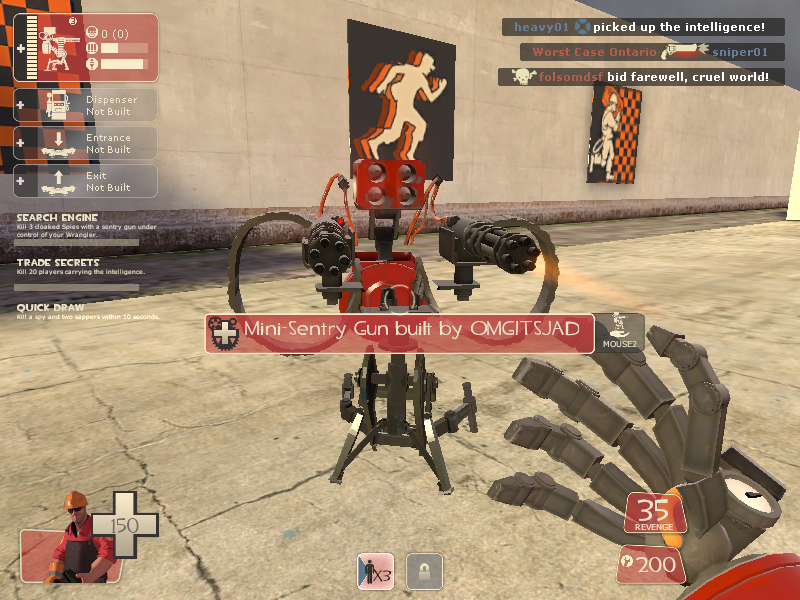Choose the teleporter Exit Not Built panel
This screenshot has height=600, width=800.
(x=86, y=181)
